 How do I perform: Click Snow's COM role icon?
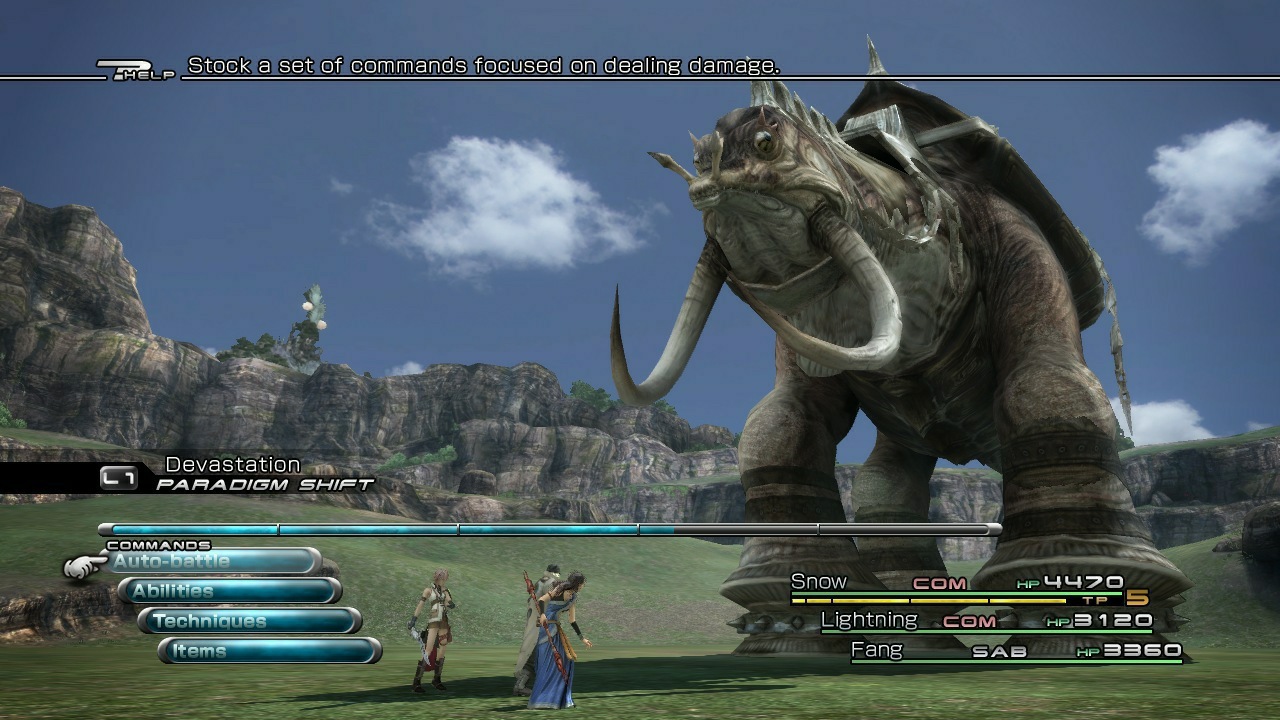coord(938,581)
